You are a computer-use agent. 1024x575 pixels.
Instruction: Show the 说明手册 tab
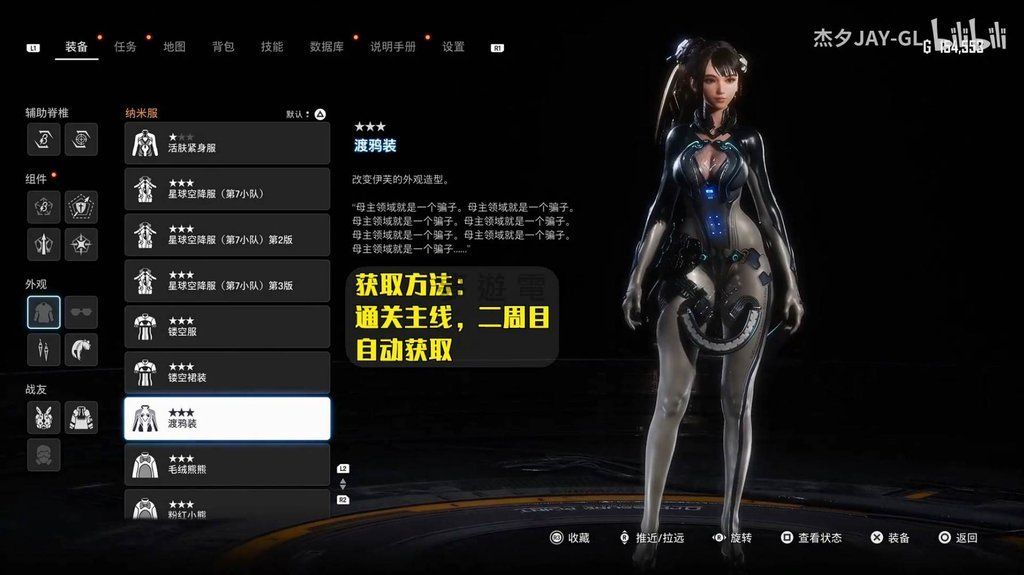coord(392,47)
